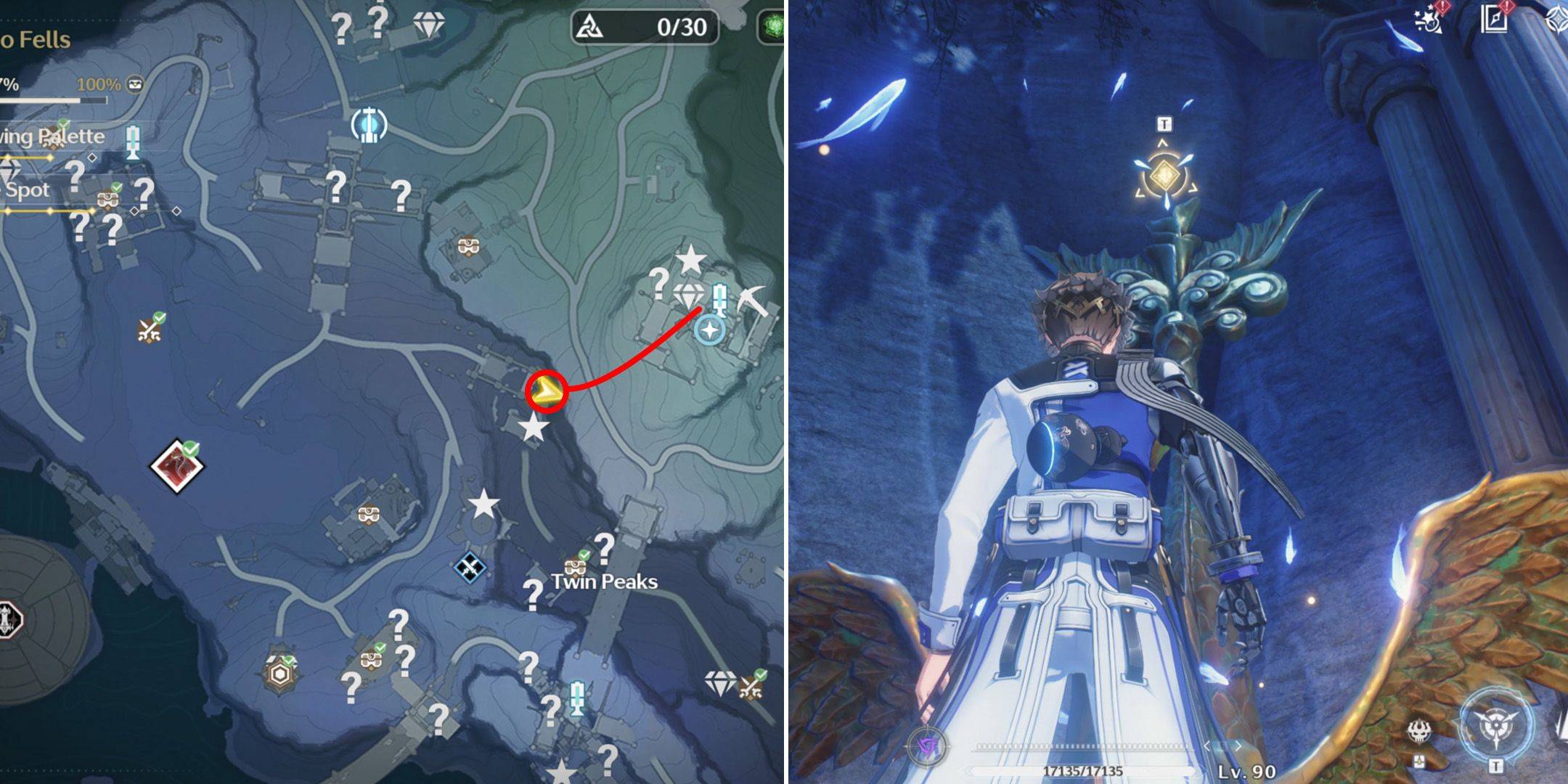
Task: Activate the skull echo skill icon
Action: pos(1418,732)
